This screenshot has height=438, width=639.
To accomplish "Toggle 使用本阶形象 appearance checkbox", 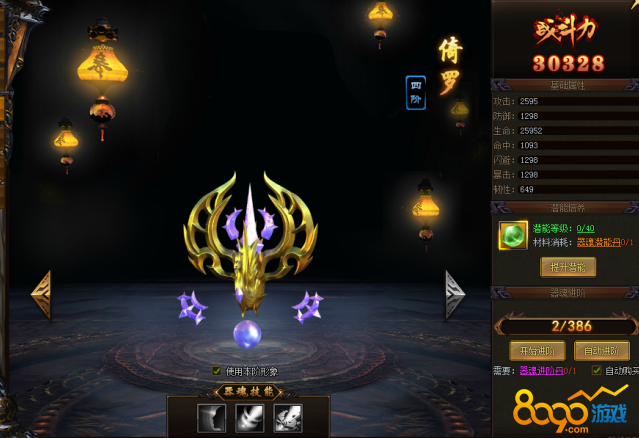I will (217, 371).
